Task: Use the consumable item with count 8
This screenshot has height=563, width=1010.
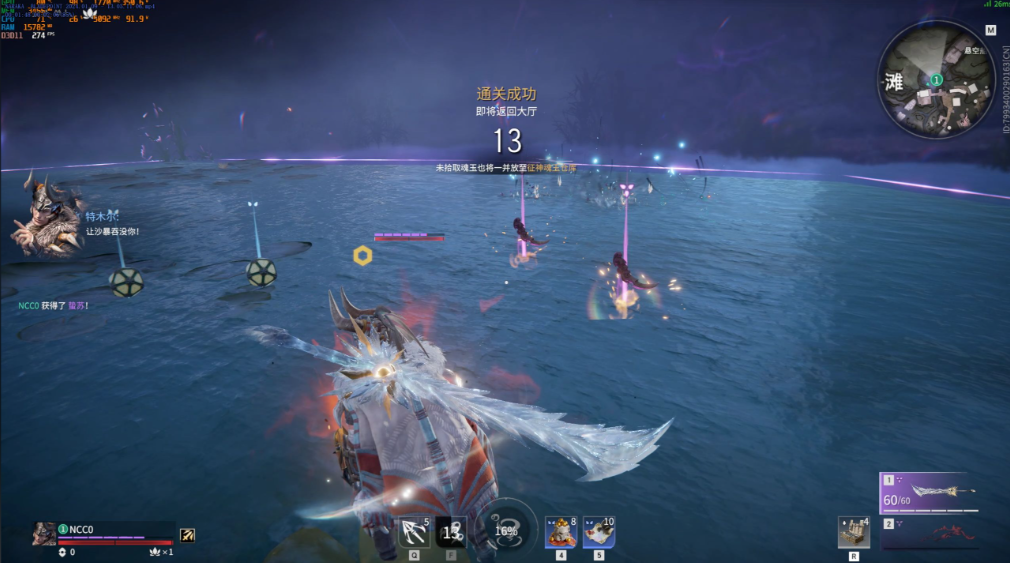Action: click(x=560, y=532)
